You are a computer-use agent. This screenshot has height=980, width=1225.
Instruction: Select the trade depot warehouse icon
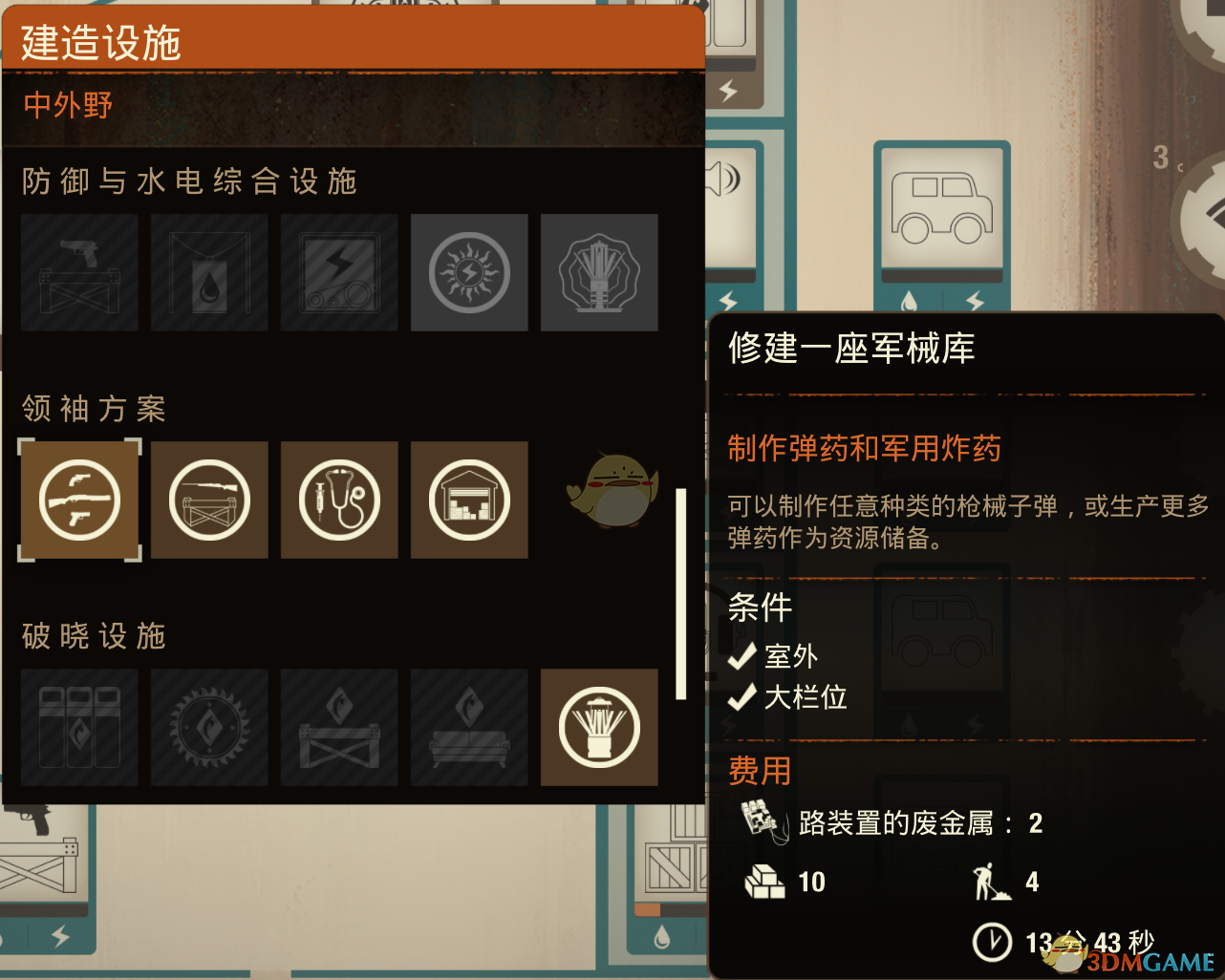coord(469,500)
